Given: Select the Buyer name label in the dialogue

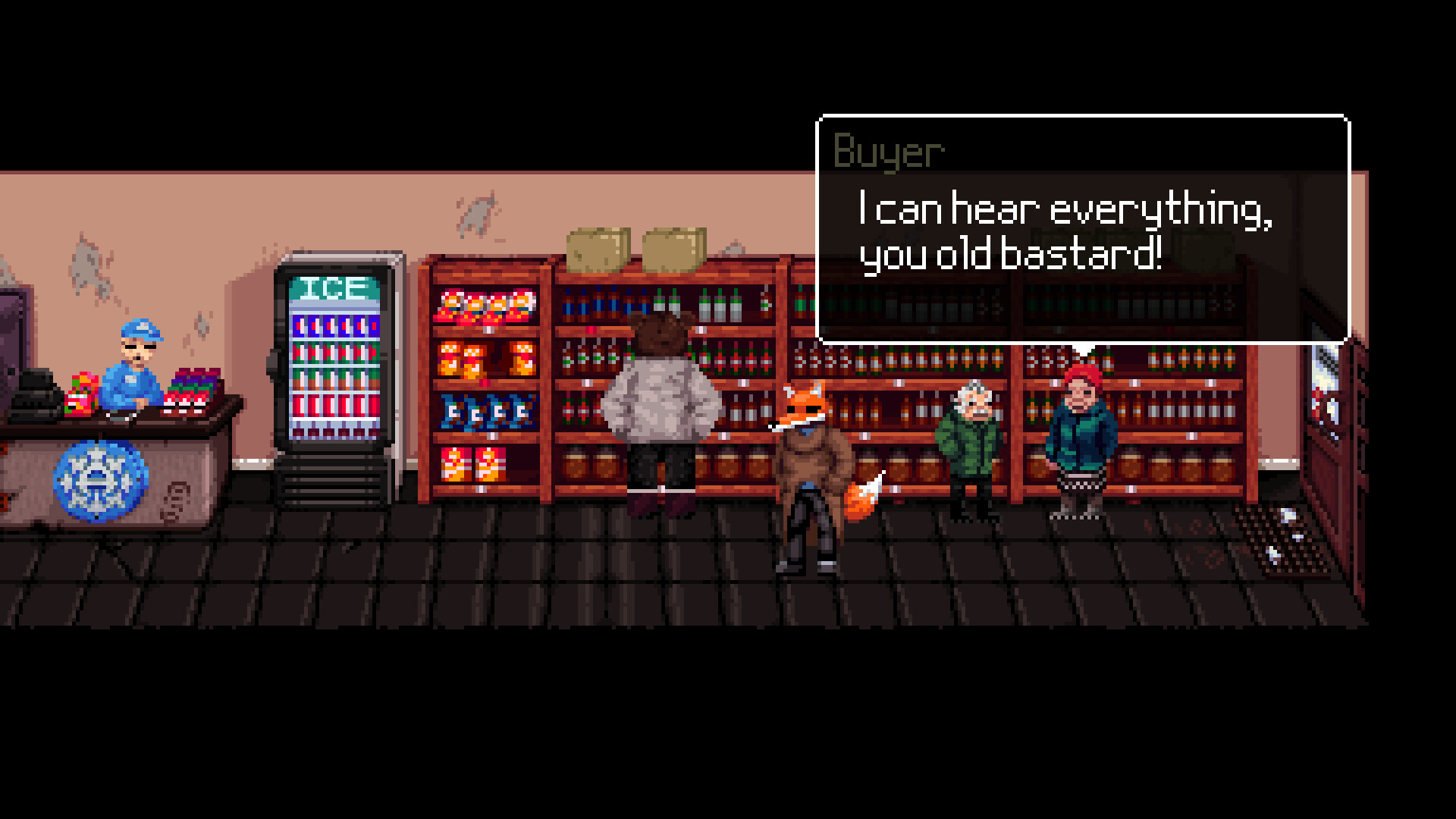Looking at the screenshot, I should [x=887, y=150].
